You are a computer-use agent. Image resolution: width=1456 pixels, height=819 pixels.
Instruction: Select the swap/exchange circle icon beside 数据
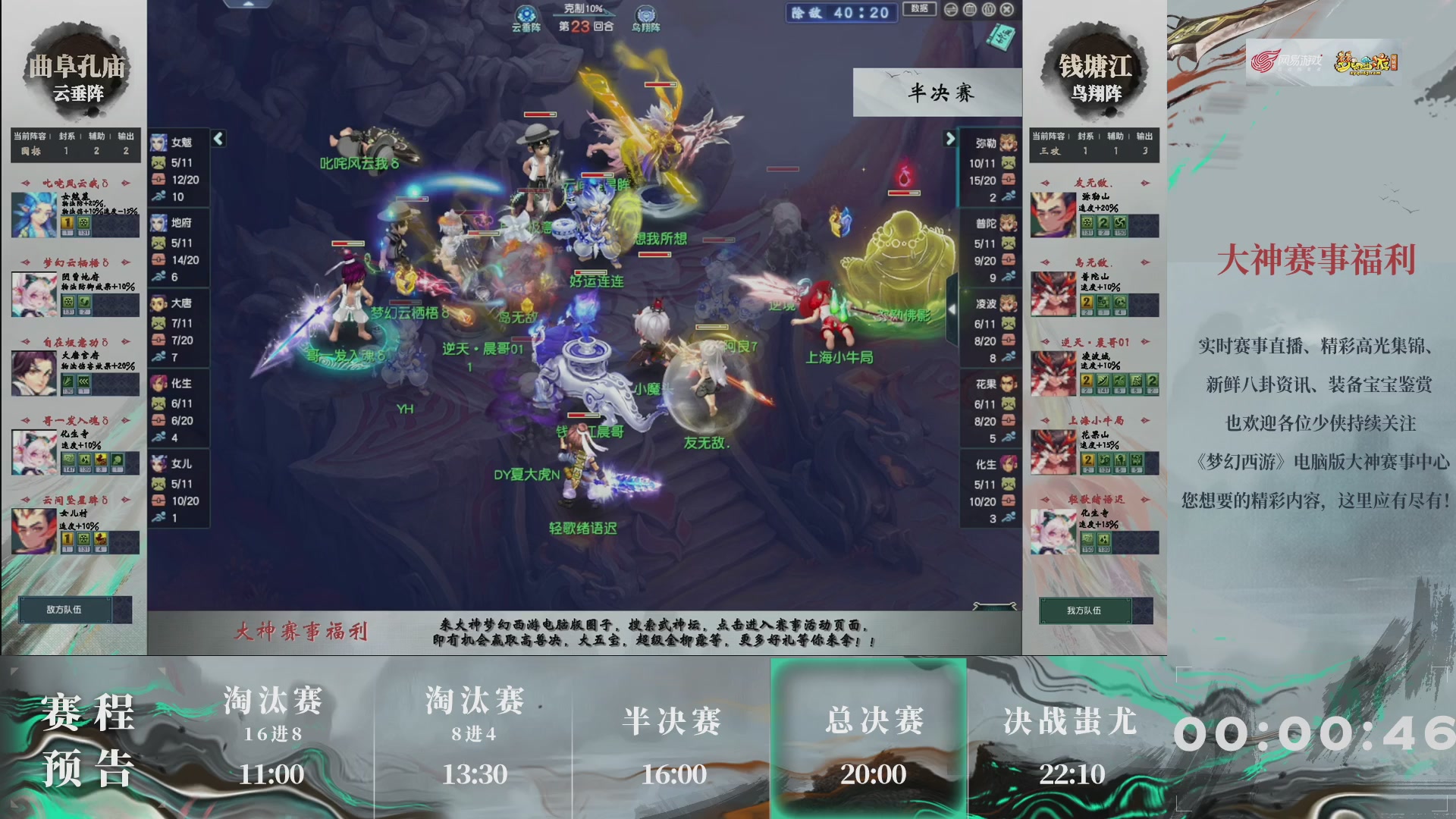click(950, 10)
